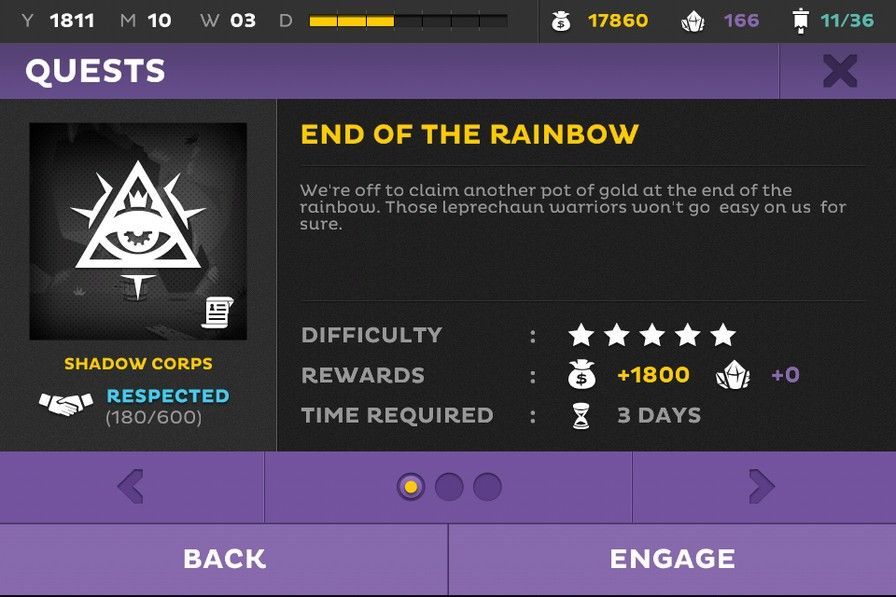
Task: Click the Shadow Corps faction emblem
Action: pos(138,231)
